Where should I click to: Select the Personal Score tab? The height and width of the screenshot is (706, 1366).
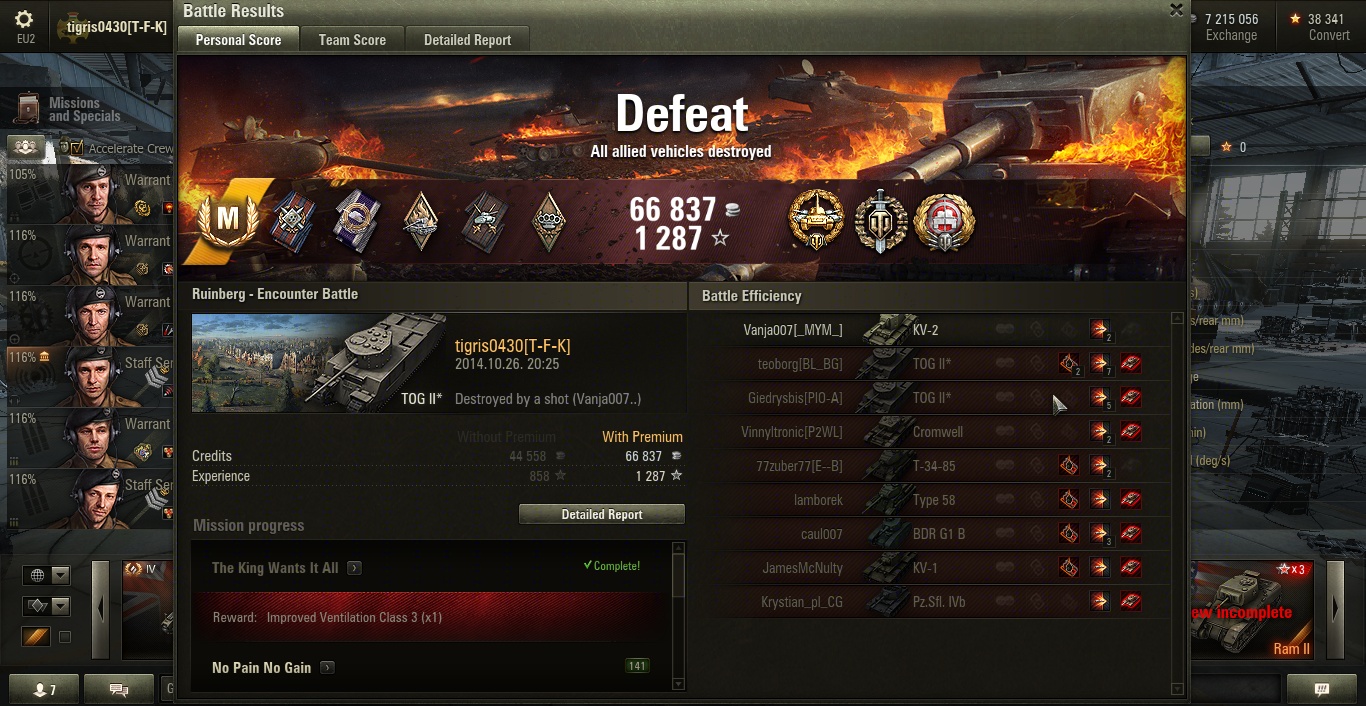238,40
